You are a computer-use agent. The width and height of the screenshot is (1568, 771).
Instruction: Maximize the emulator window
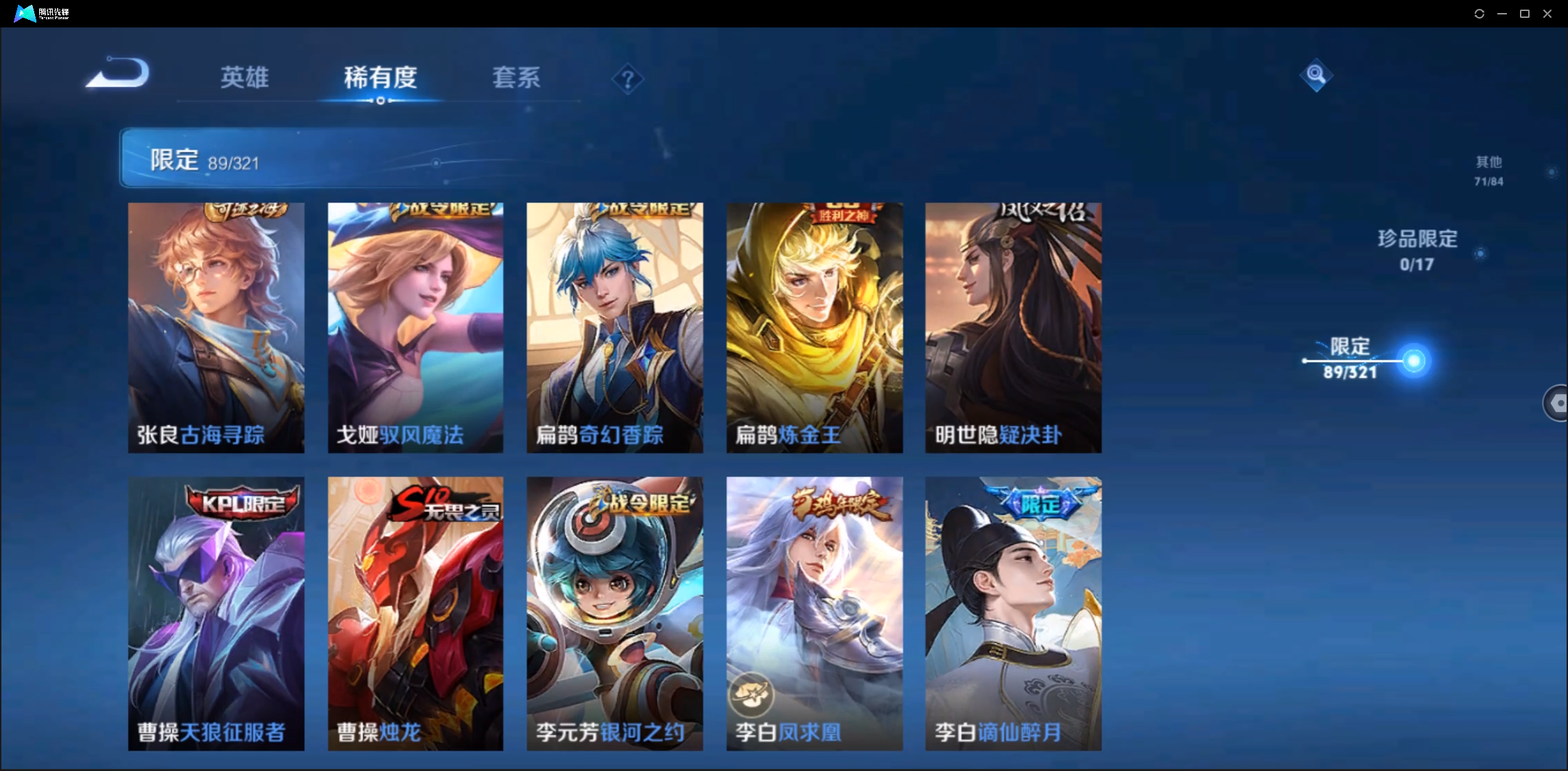point(1525,14)
